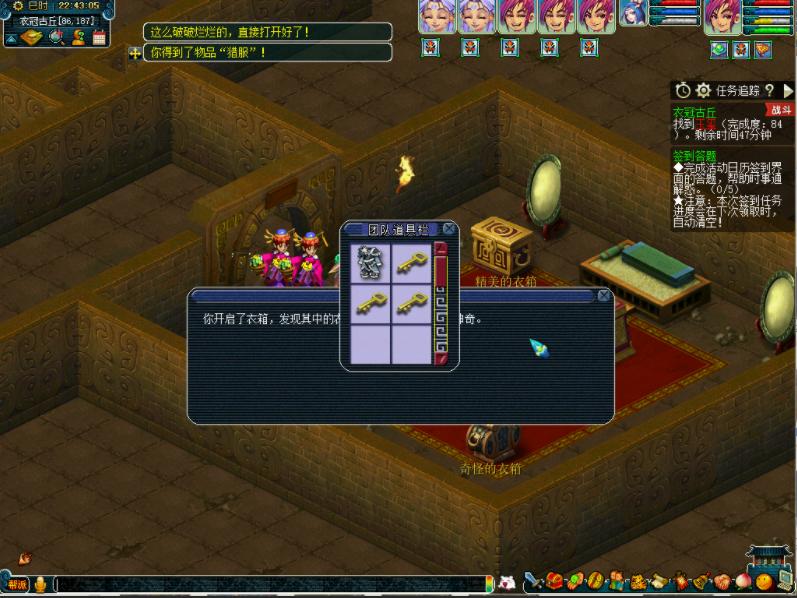
Task: Click the 战斗 tag in quest tracker
Action: [778, 110]
